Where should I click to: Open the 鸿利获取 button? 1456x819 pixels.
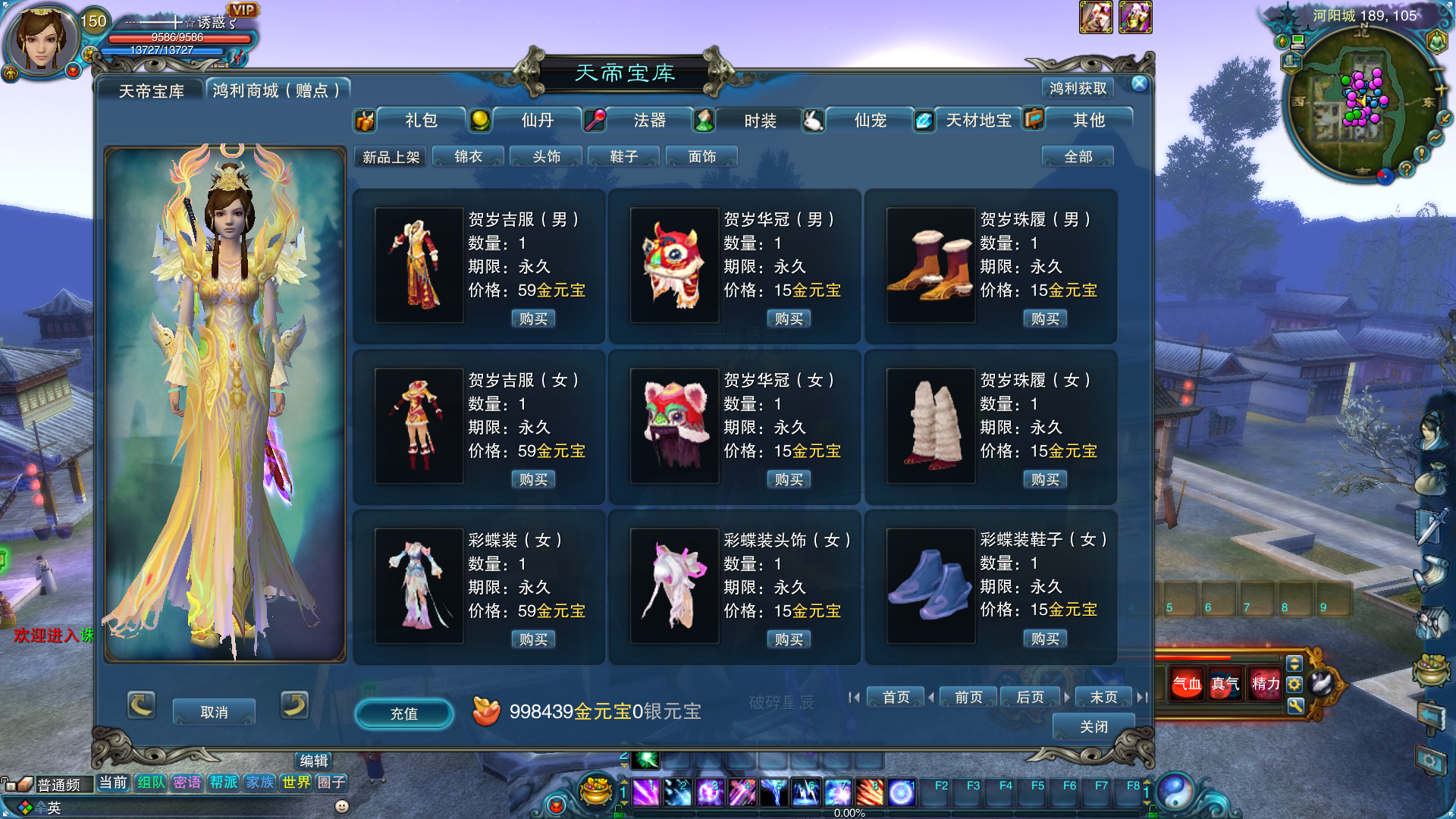pos(1078,89)
